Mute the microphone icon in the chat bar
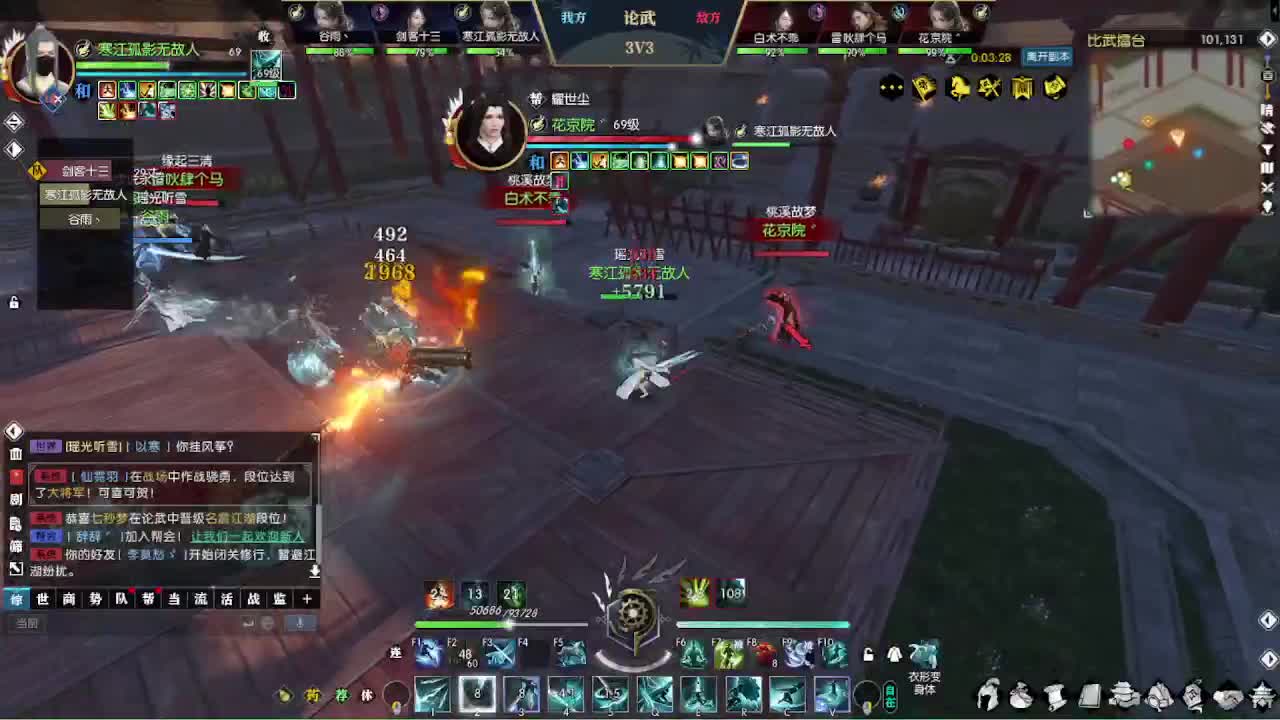The width and height of the screenshot is (1280, 720). click(x=300, y=623)
